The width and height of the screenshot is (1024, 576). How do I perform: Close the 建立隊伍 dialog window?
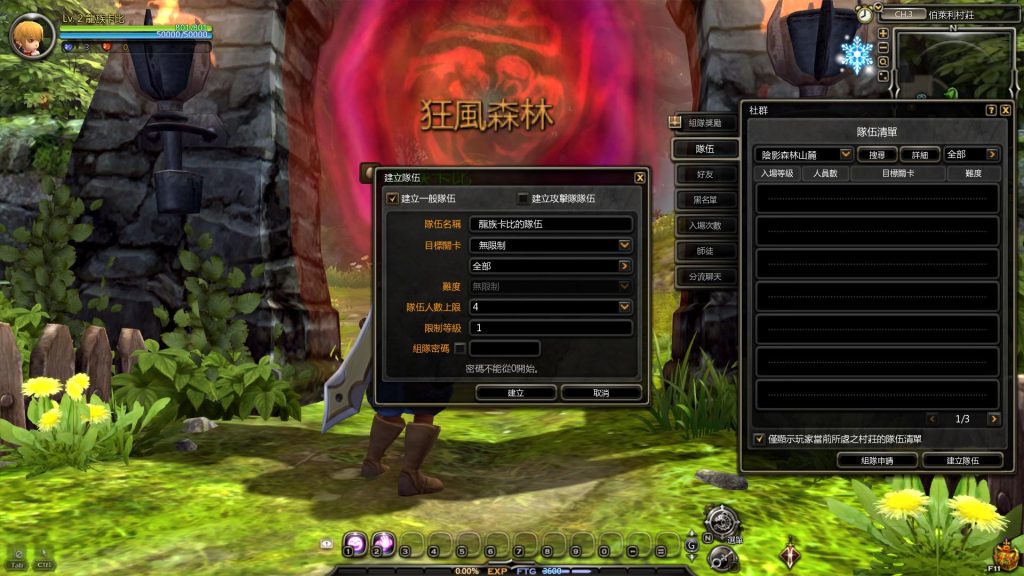640,177
